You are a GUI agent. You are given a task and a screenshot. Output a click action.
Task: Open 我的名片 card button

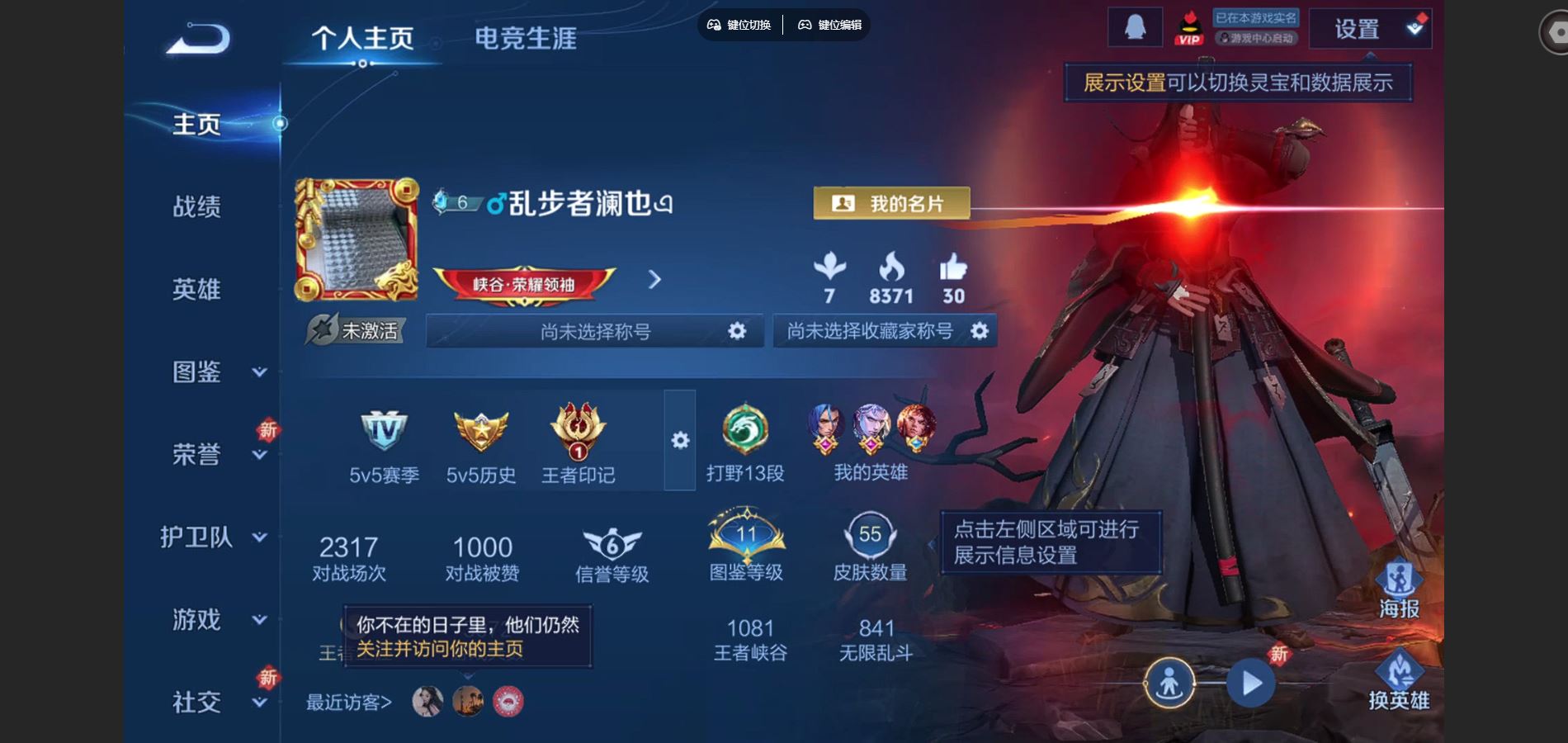(x=891, y=204)
